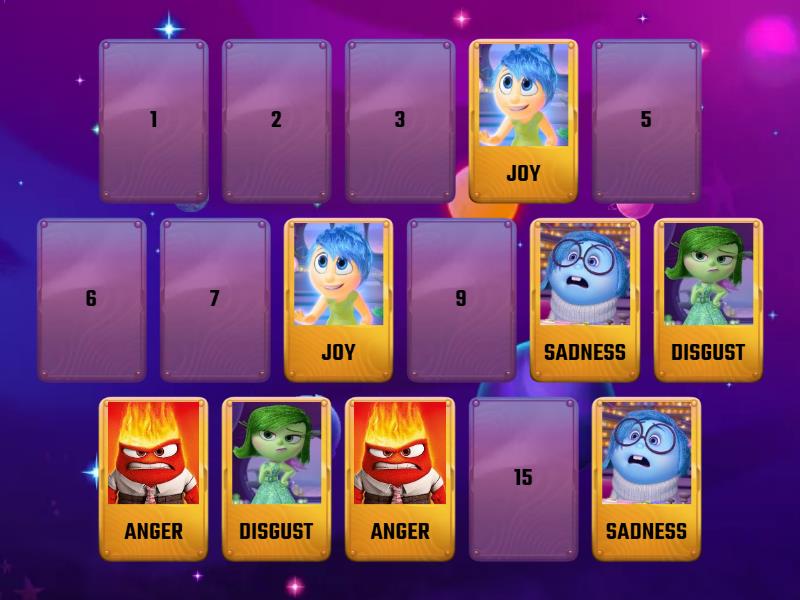Reveal the card numbered 2

276,120
